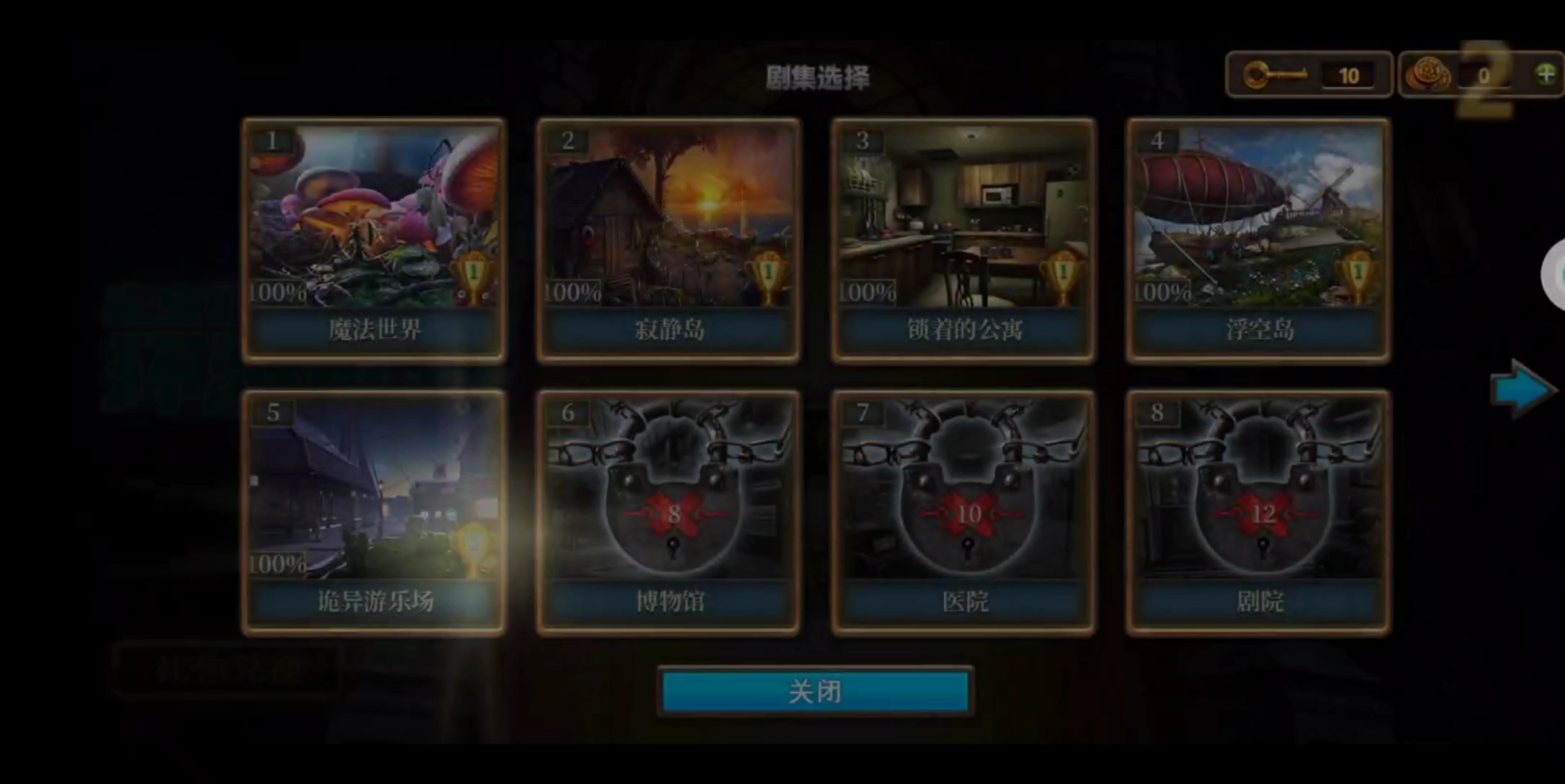Viewport: 1565px width, 784px height.
Task: Click the key count field showing 10
Action: click(x=1350, y=75)
